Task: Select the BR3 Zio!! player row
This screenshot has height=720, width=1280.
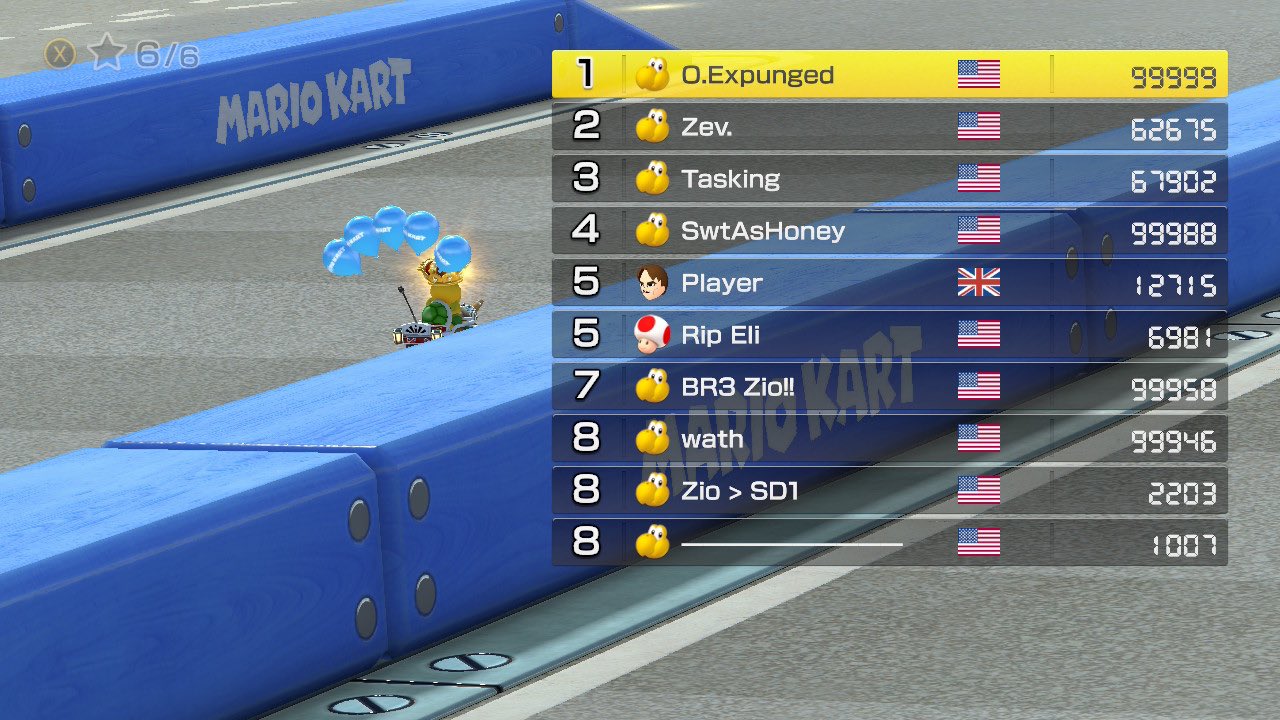Action: (889, 387)
